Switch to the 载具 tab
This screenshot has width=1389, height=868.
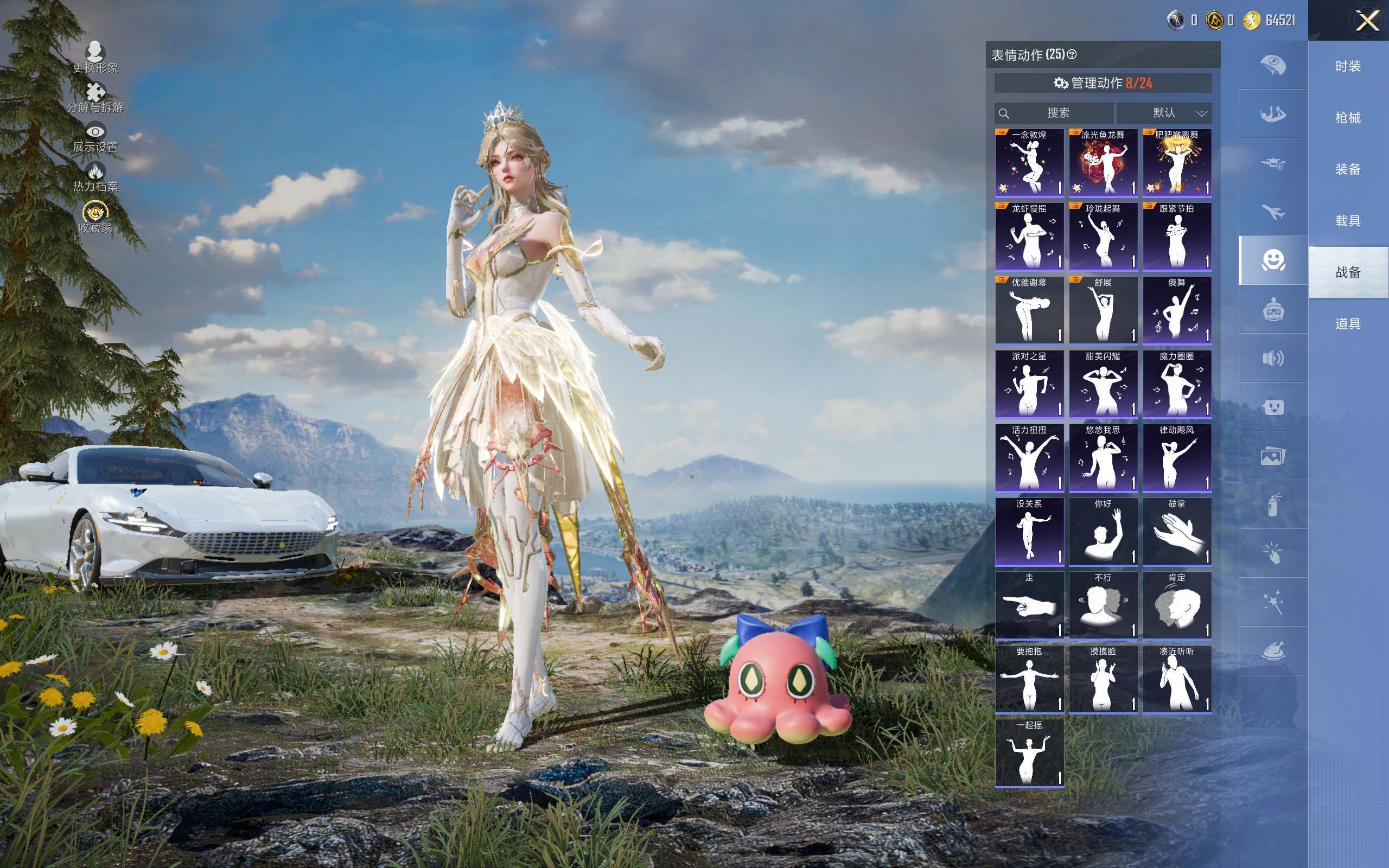click(x=1348, y=220)
